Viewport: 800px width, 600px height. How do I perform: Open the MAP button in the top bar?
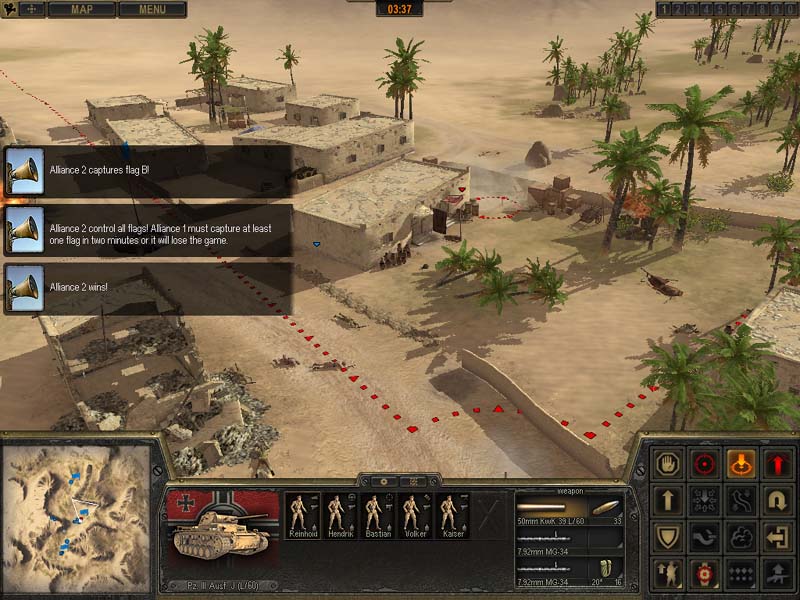pyautogui.click(x=81, y=9)
